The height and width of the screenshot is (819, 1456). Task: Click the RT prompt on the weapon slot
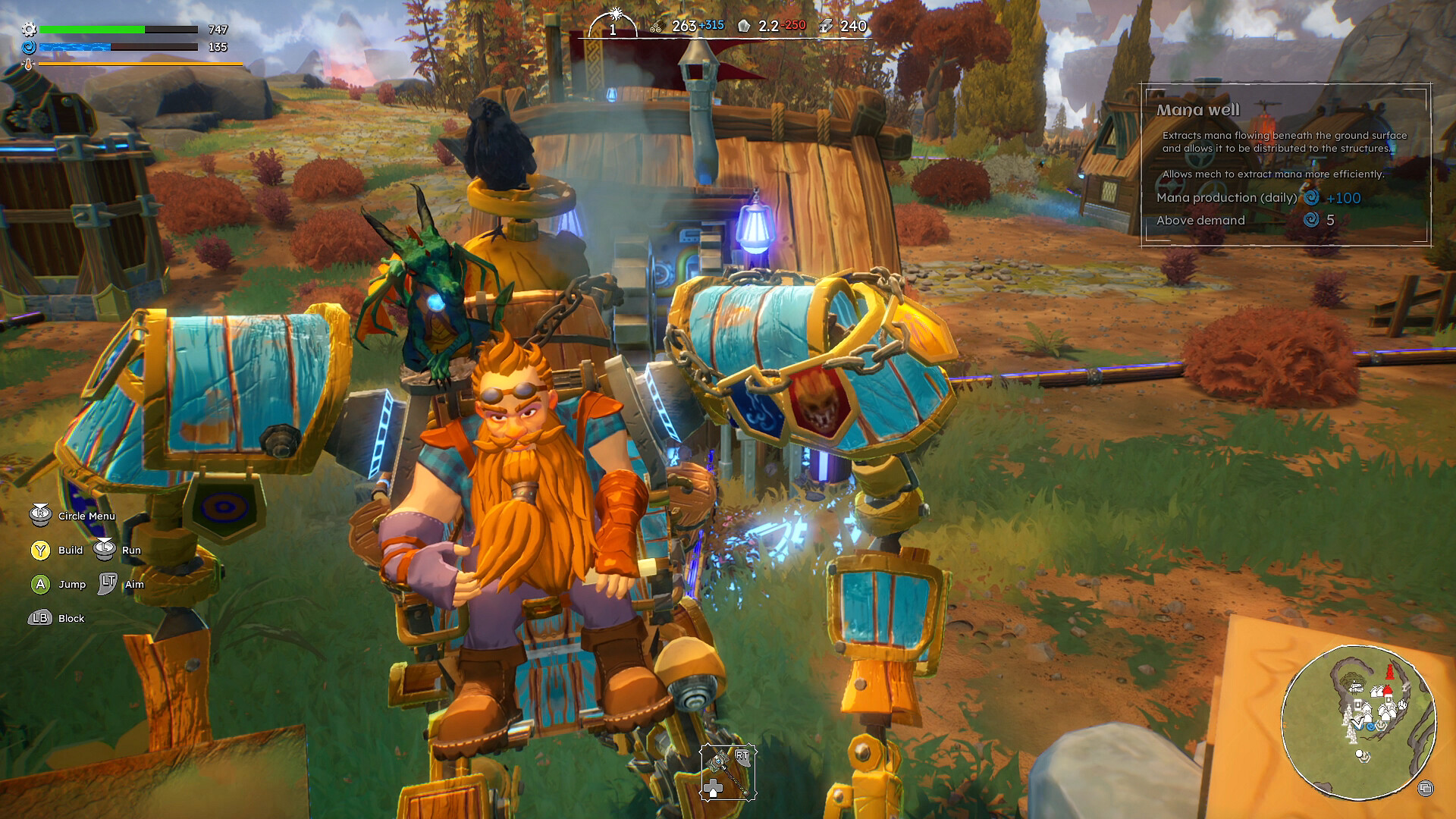(742, 758)
